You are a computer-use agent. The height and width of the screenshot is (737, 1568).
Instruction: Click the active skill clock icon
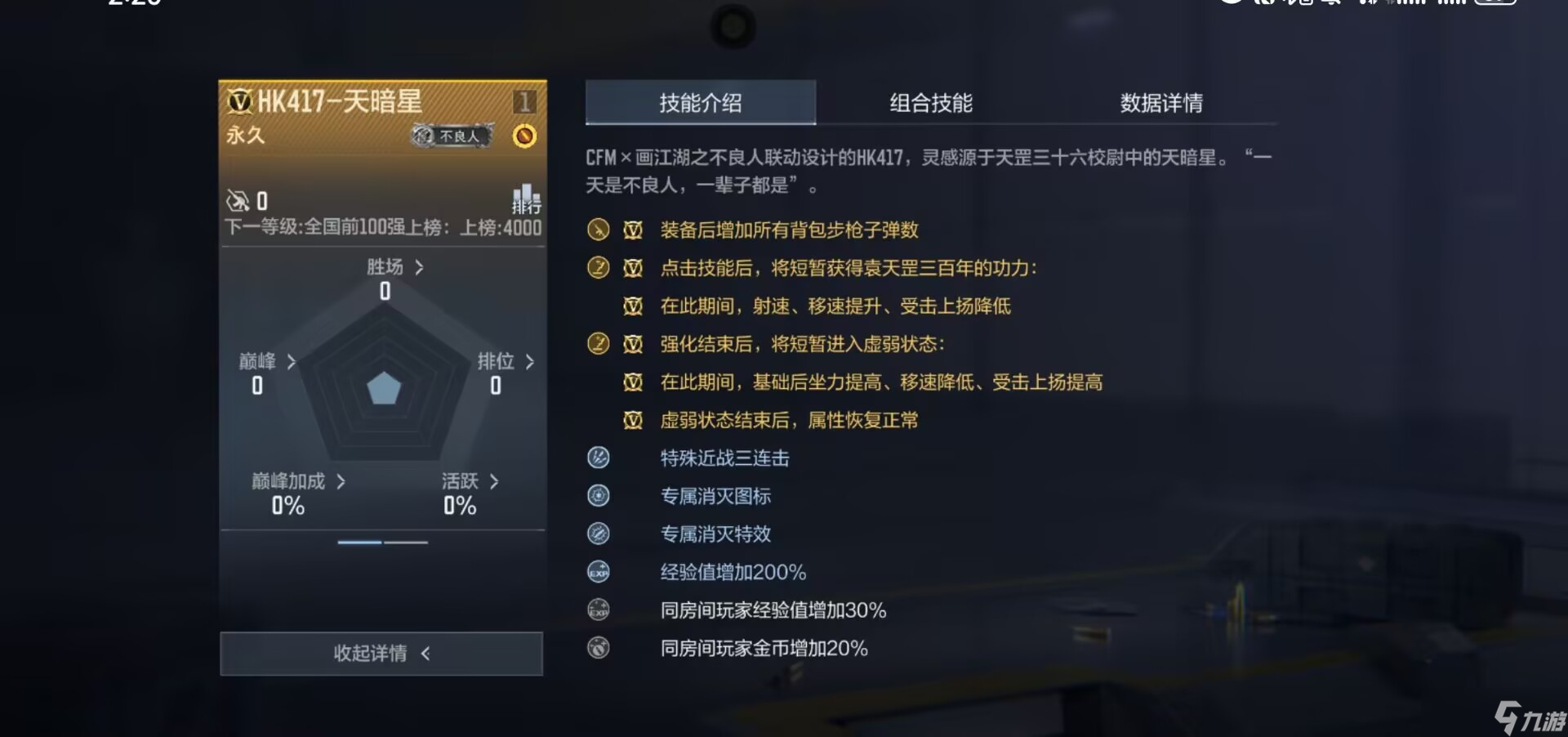click(599, 267)
